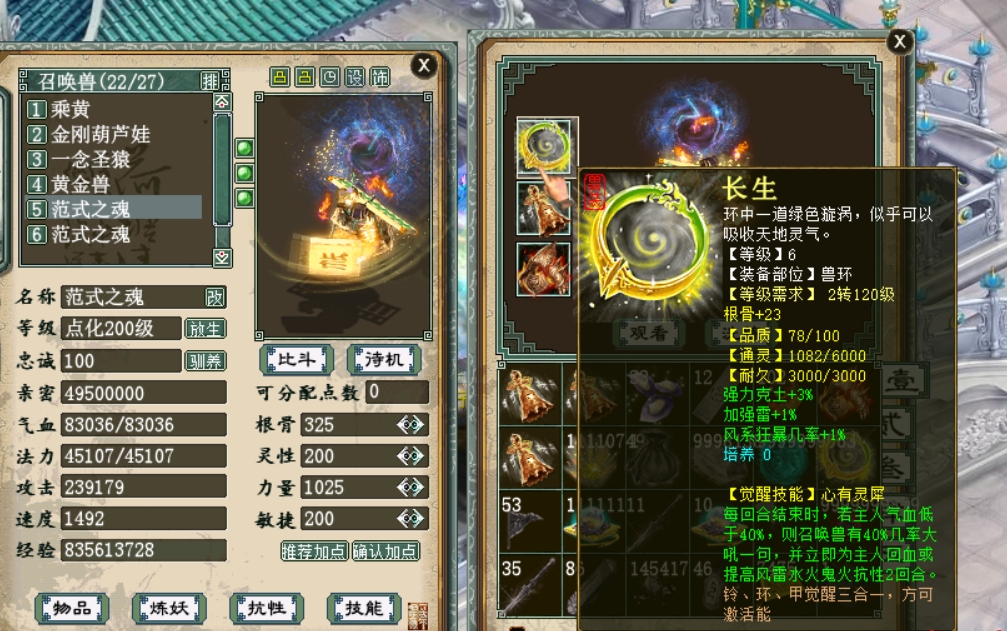Set the beast to 待机 standby
This screenshot has width=1007, height=631.
383,358
